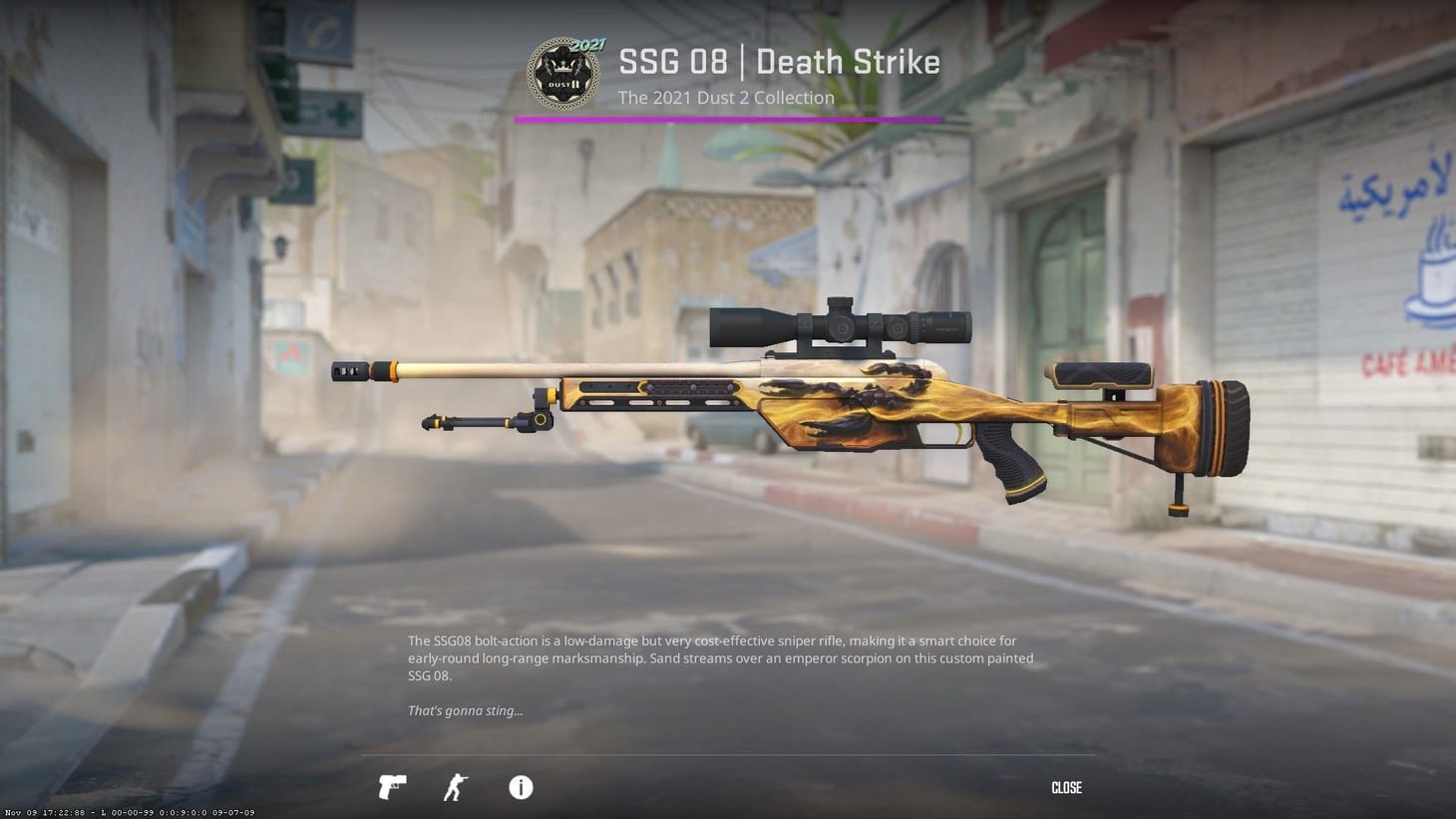1456x819 pixels.
Task: Click the purple rarity bar under the title
Action: [x=727, y=119]
